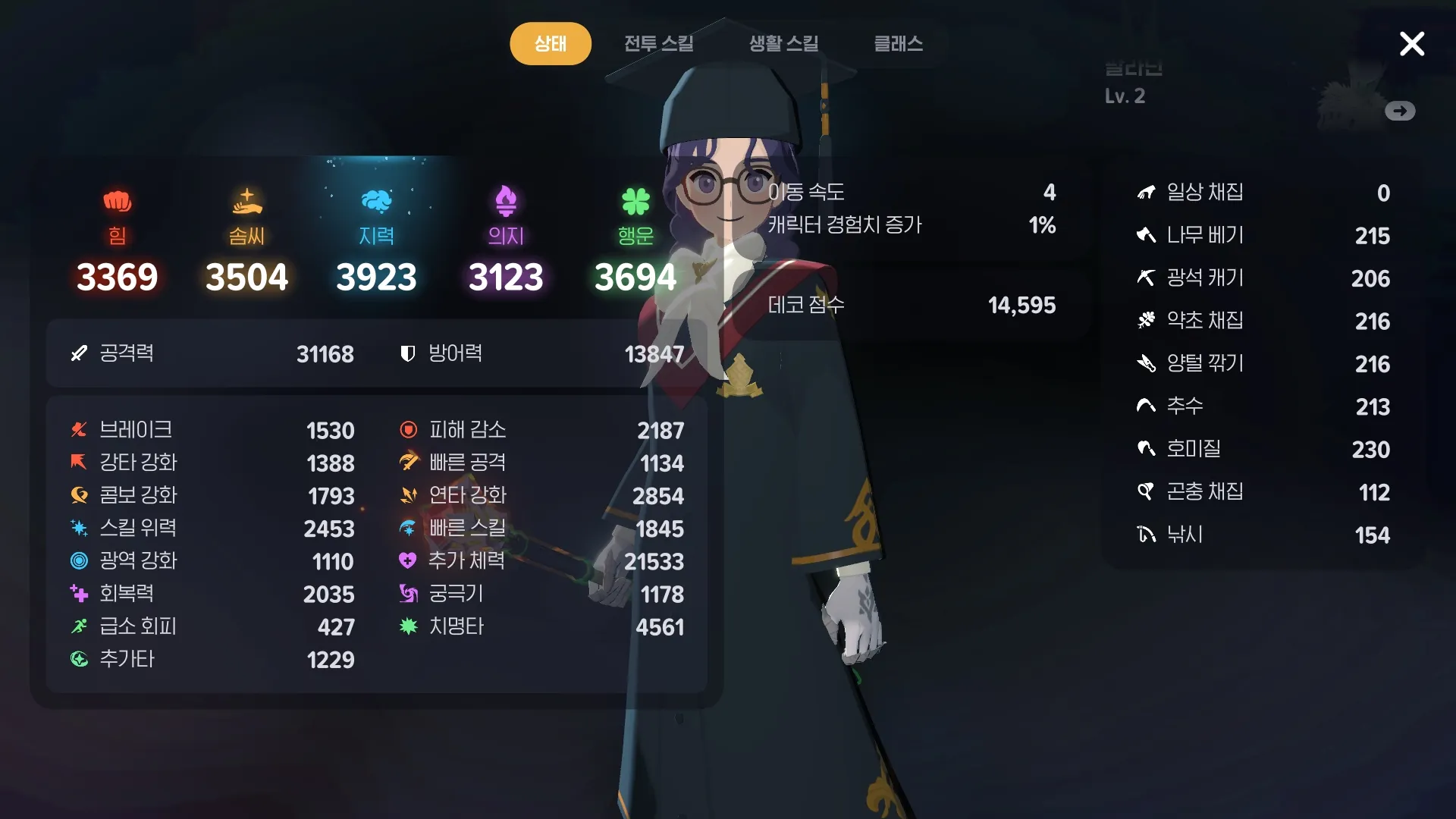Select the 생활 스킬 tab
Viewport: 1456px width, 819px height.
(783, 43)
